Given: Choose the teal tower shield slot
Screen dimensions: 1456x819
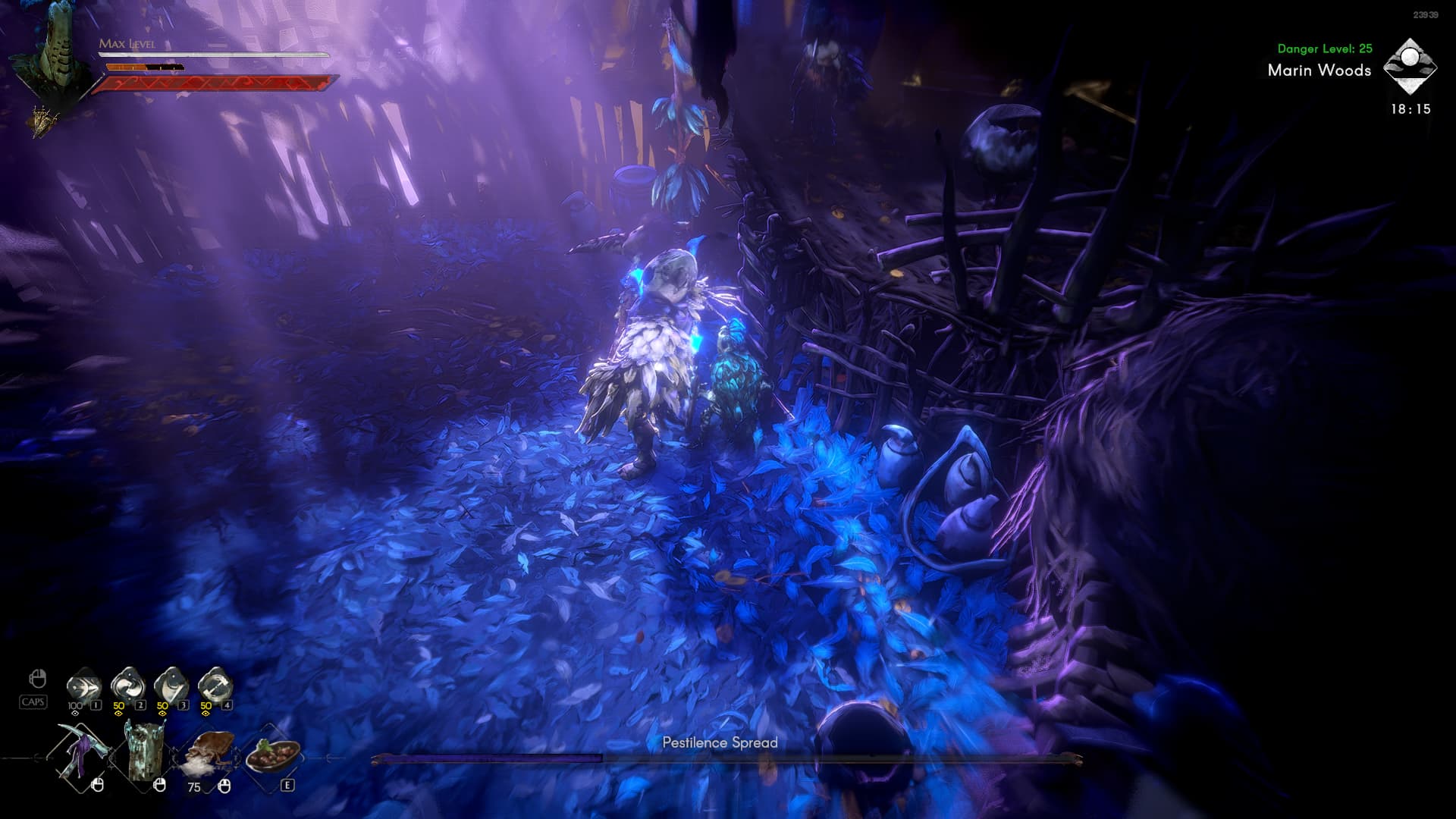Looking at the screenshot, I should pyautogui.click(x=145, y=752).
